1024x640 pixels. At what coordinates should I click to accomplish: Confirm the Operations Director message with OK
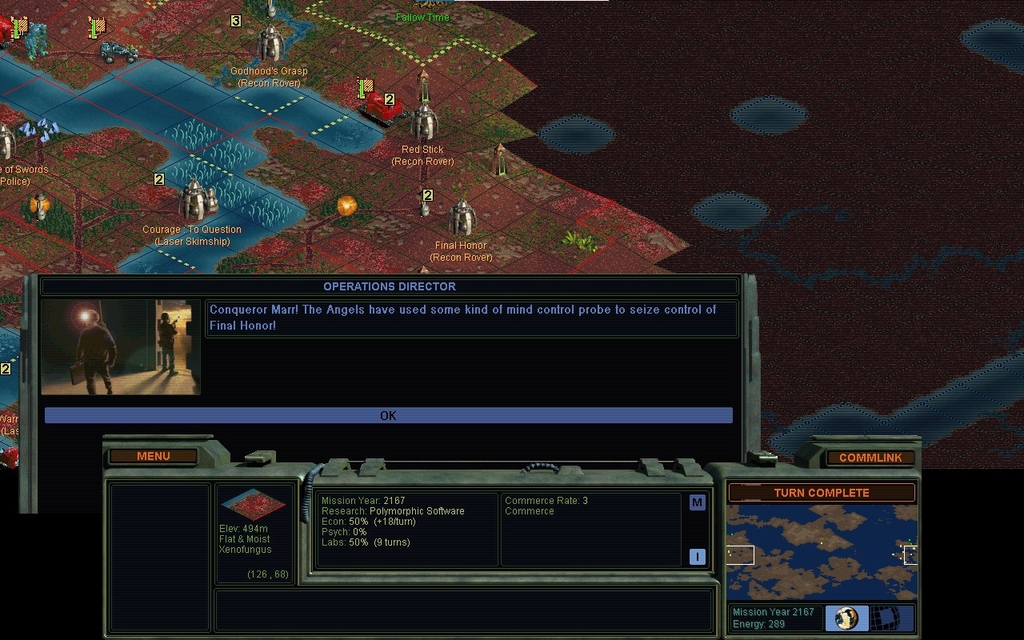[x=388, y=415]
